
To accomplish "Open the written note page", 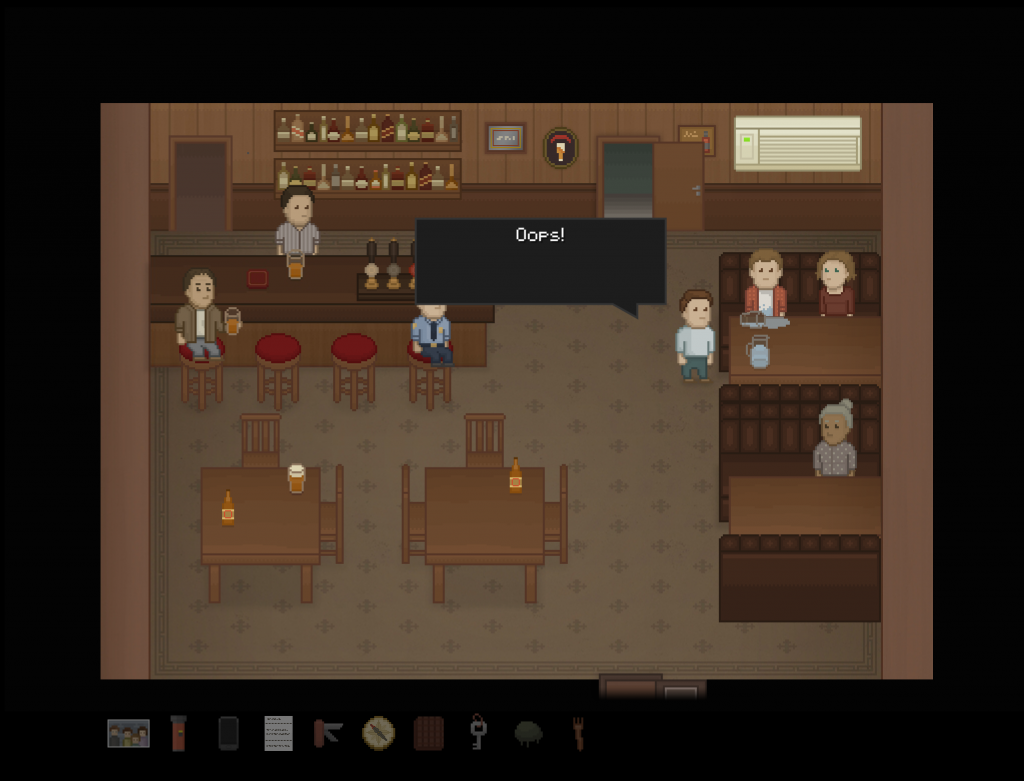I will (x=278, y=733).
